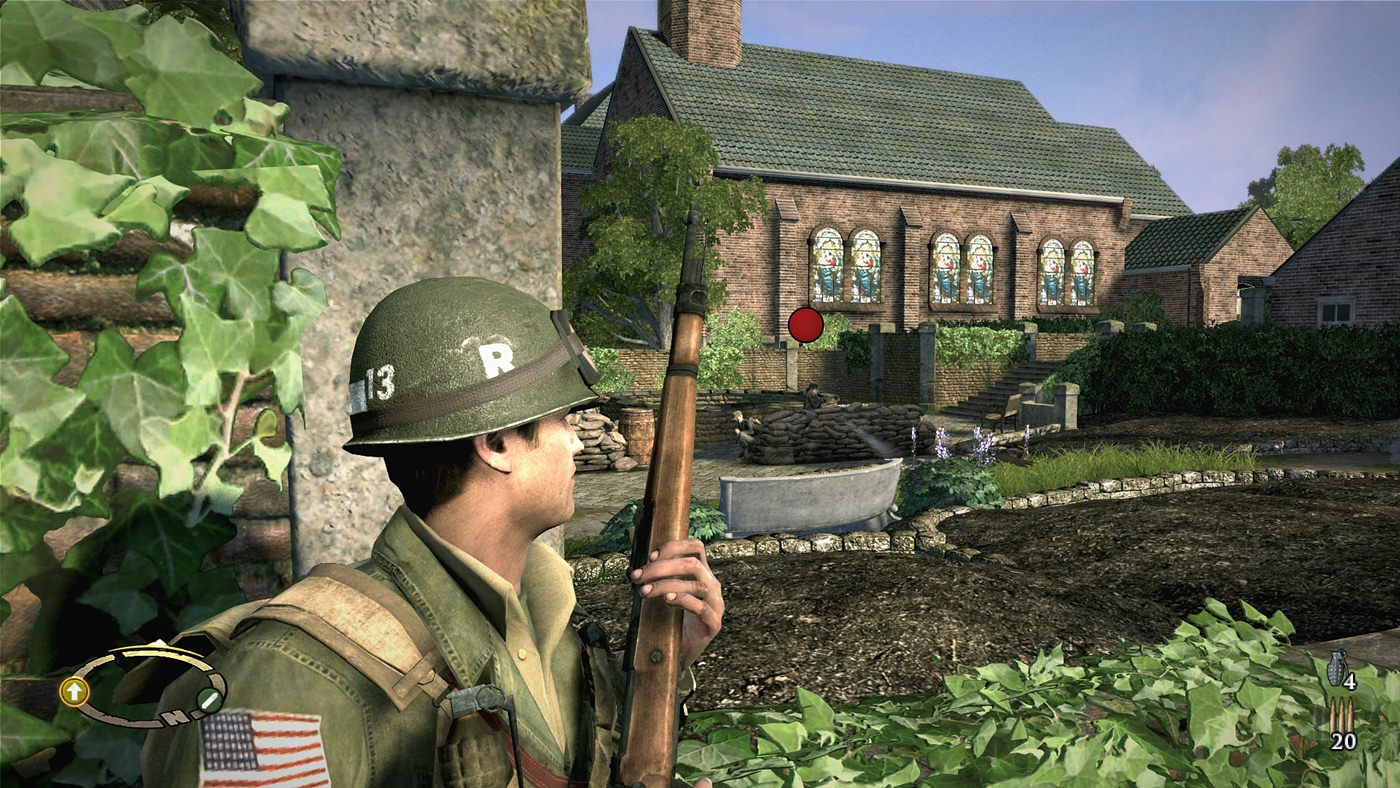
Task: Select the green squad marker on the compass
Action: click(209, 700)
